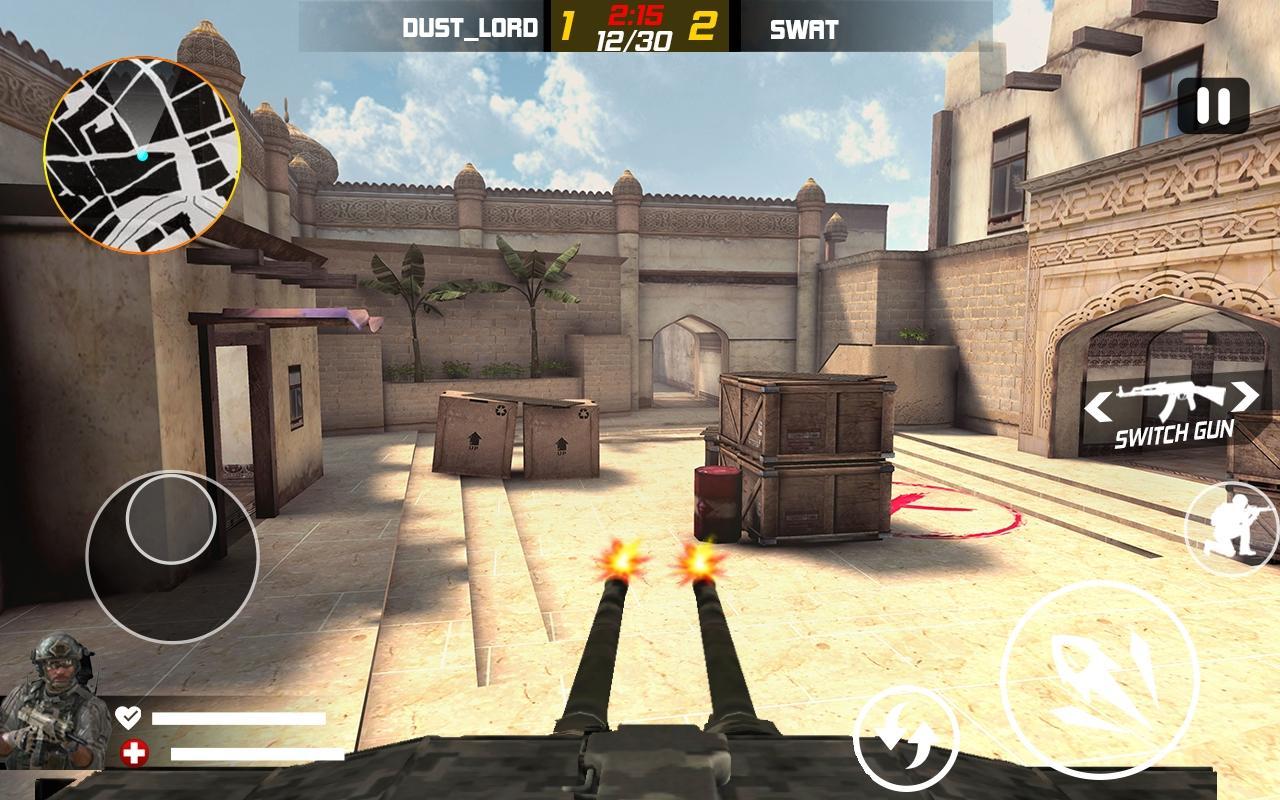
Task: Switch gun with the right arrow
Action: [1243, 397]
